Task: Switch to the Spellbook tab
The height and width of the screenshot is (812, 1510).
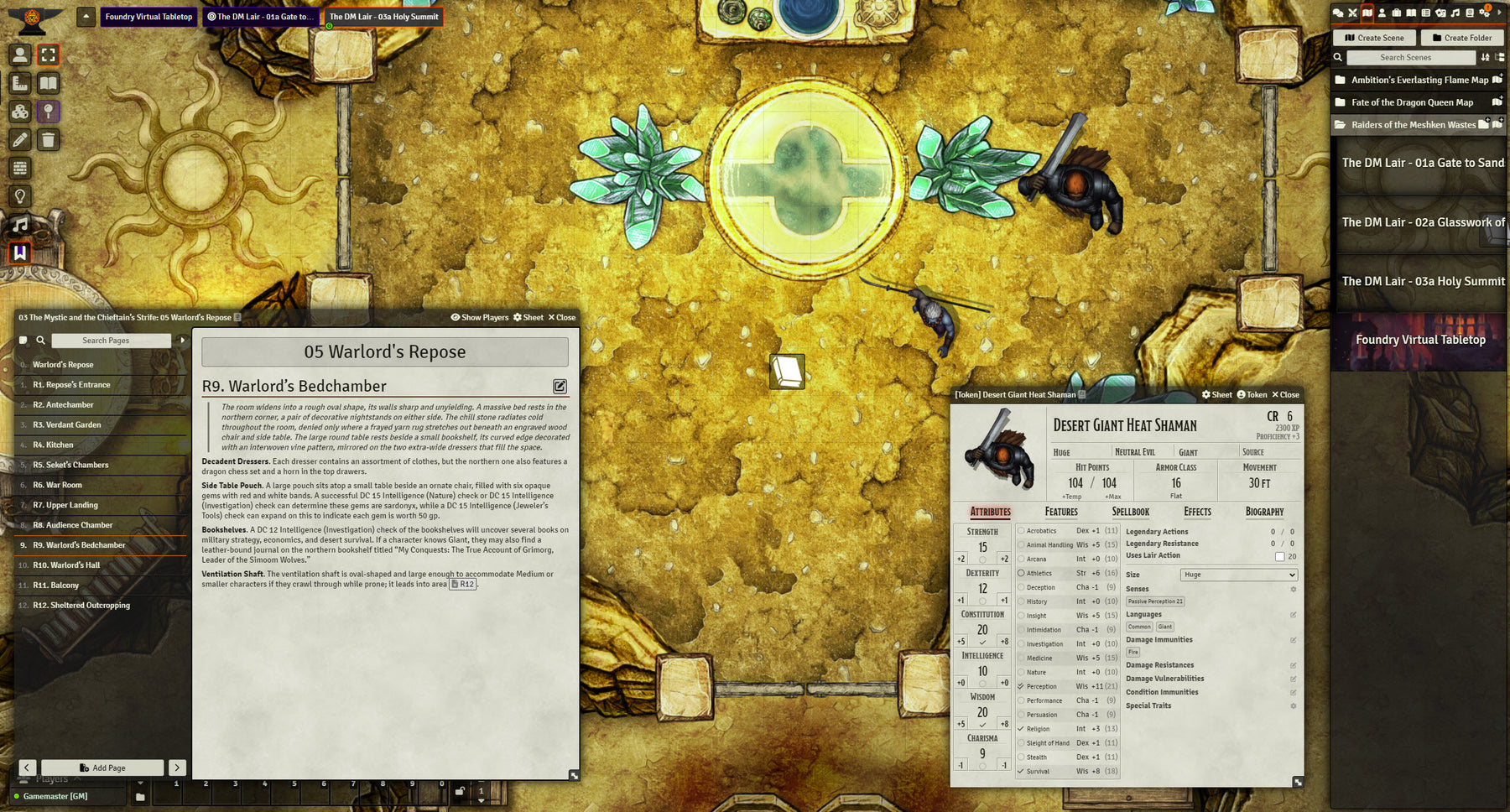Action: click(x=1130, y=512)
